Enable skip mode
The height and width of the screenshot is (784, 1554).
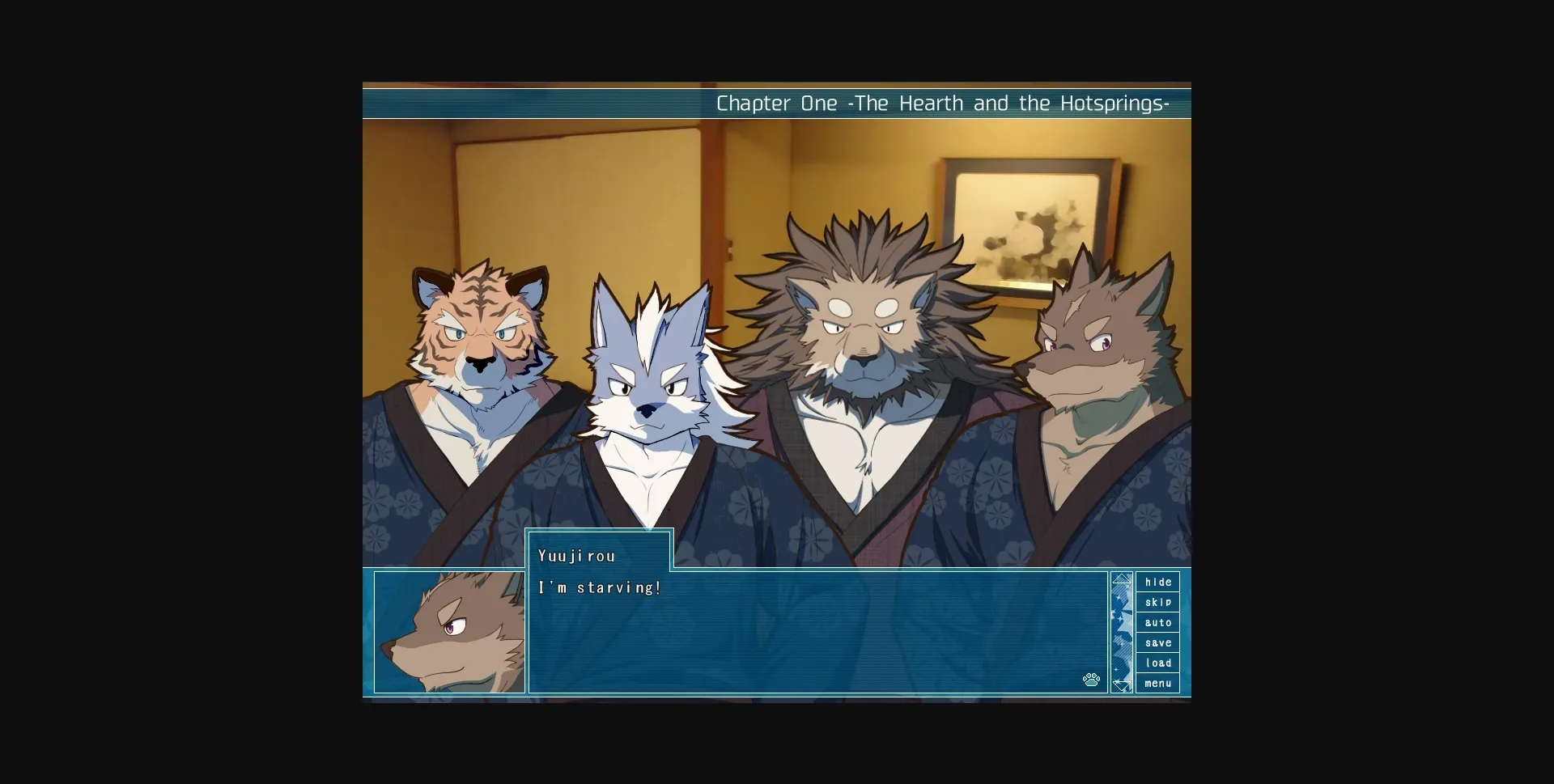(1157, 602)
